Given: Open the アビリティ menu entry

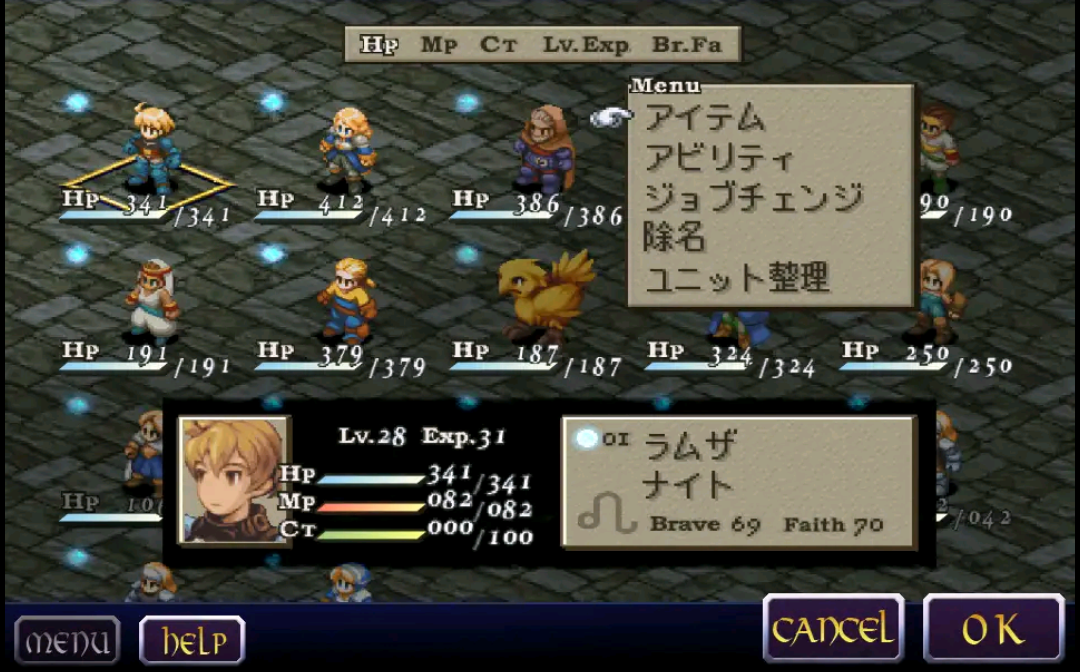Looking at the screenshot, I should click(720, 158).
